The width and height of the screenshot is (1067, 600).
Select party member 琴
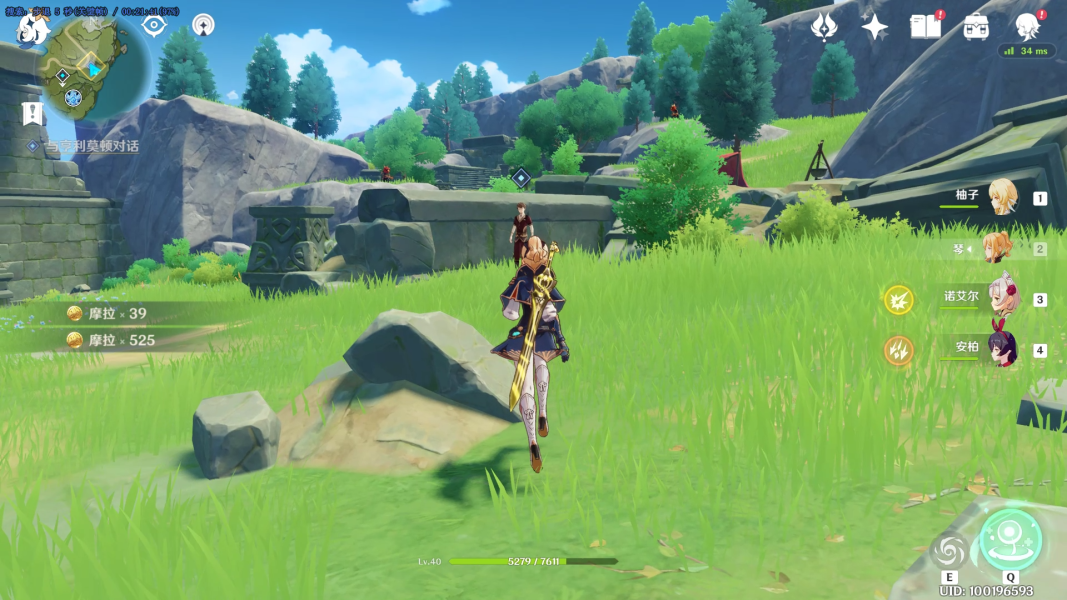(x=1000, y=248)
